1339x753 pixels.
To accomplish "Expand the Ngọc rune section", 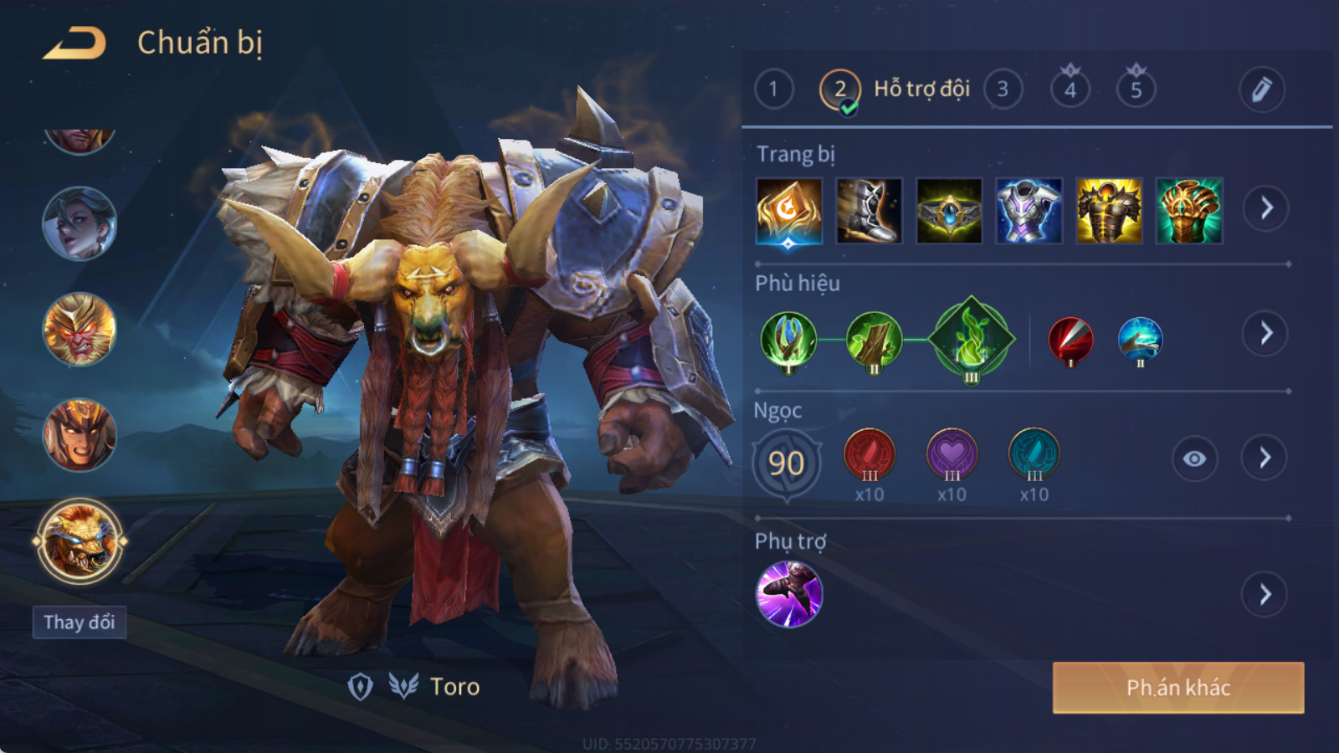I will 1265,458.
